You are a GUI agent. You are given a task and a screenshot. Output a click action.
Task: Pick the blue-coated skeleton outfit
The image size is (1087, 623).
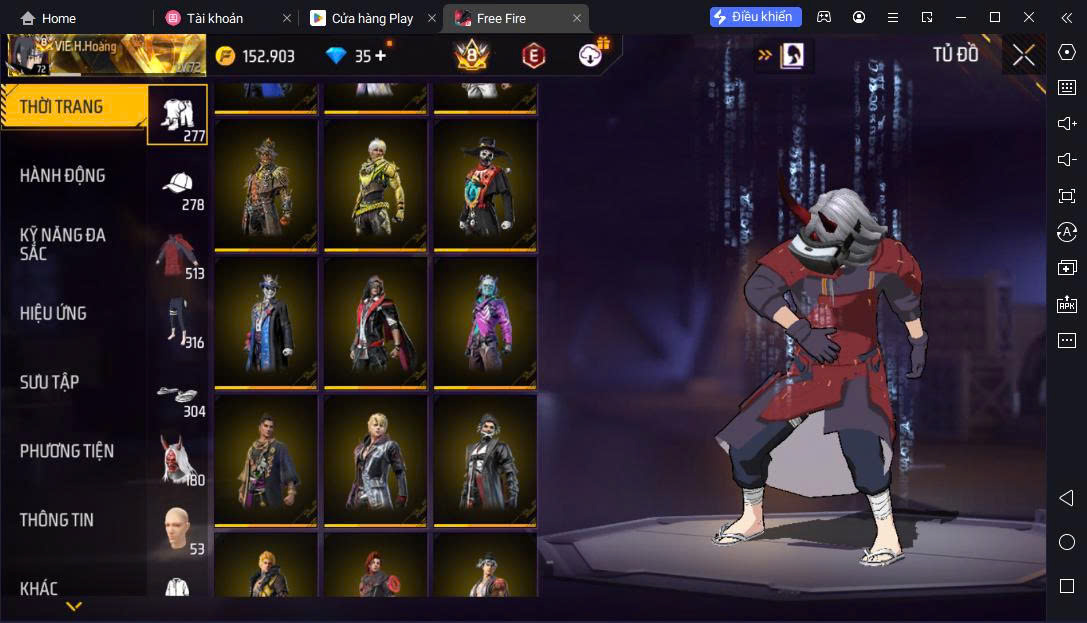point(266,323)
